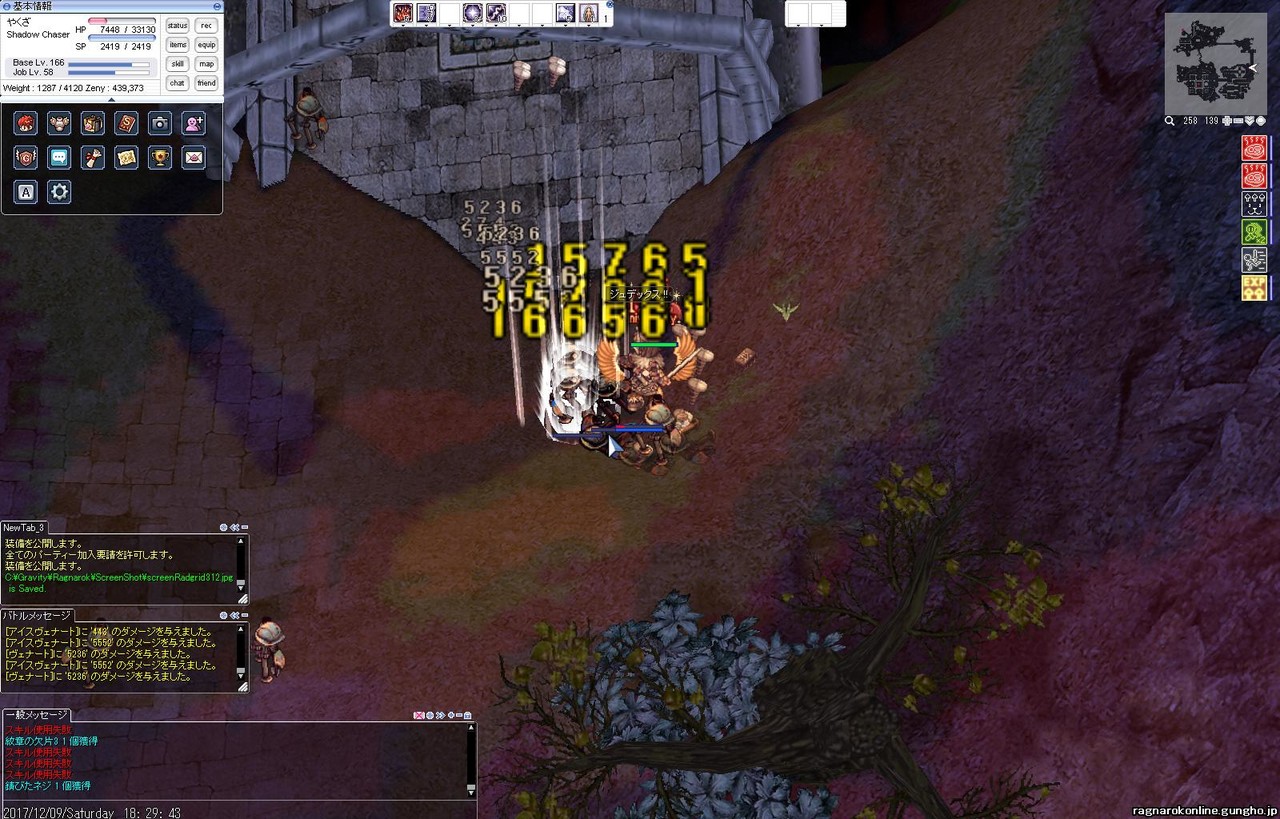The height and width of the screenshot is (819, 1280).
Task: Open the items inventory
Action: tap(177, 45)
